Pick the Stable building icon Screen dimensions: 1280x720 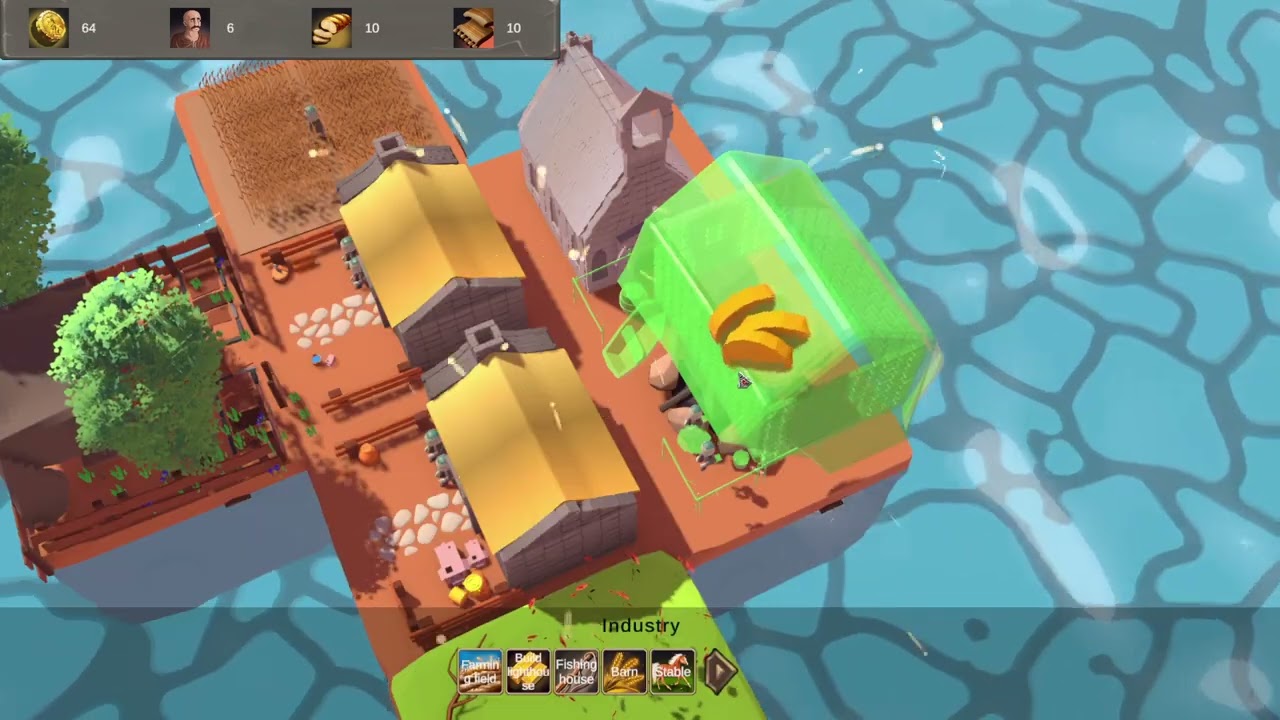coord(672,671)
